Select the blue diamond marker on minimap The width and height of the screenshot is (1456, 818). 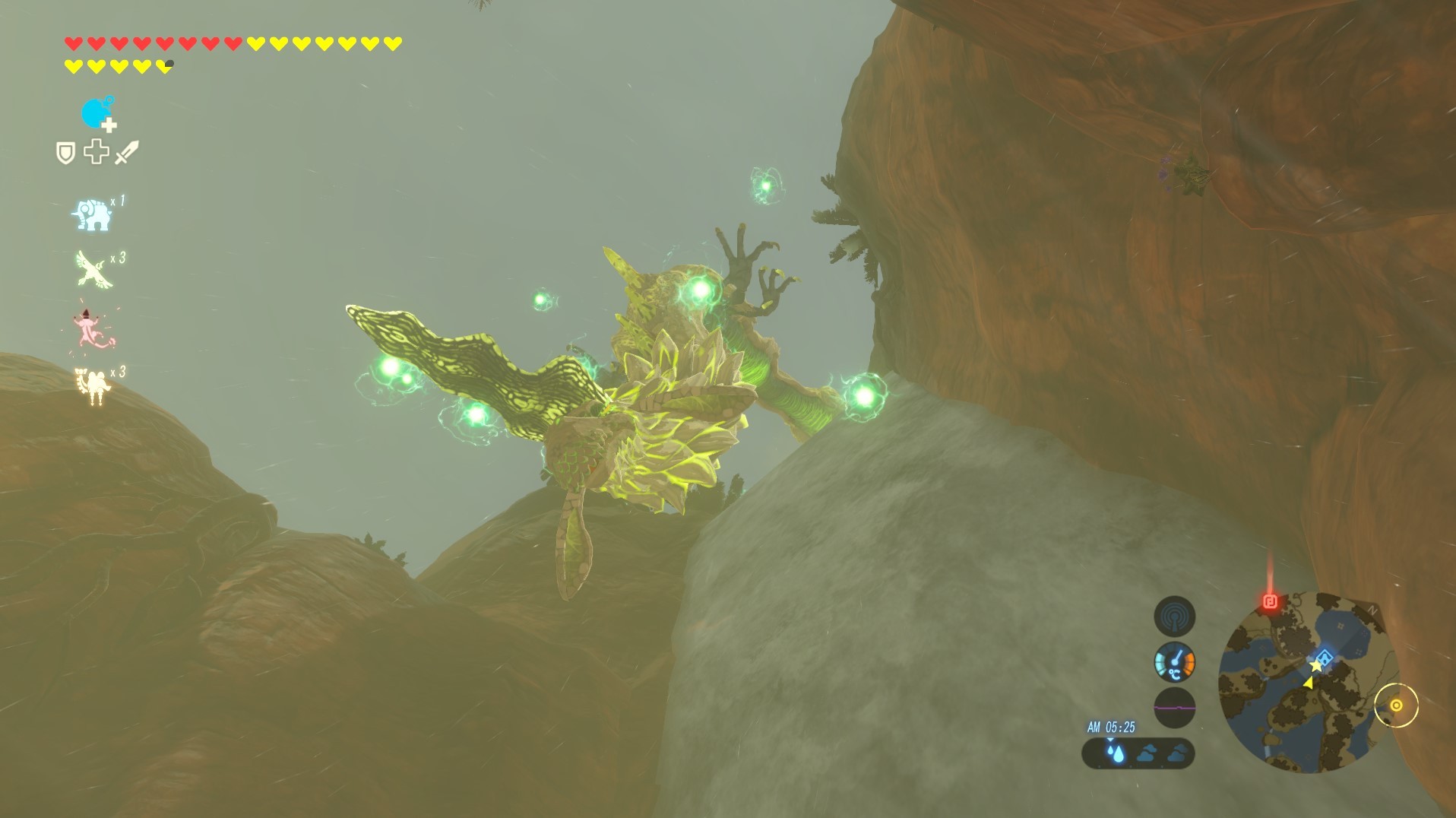(1326, 658)
